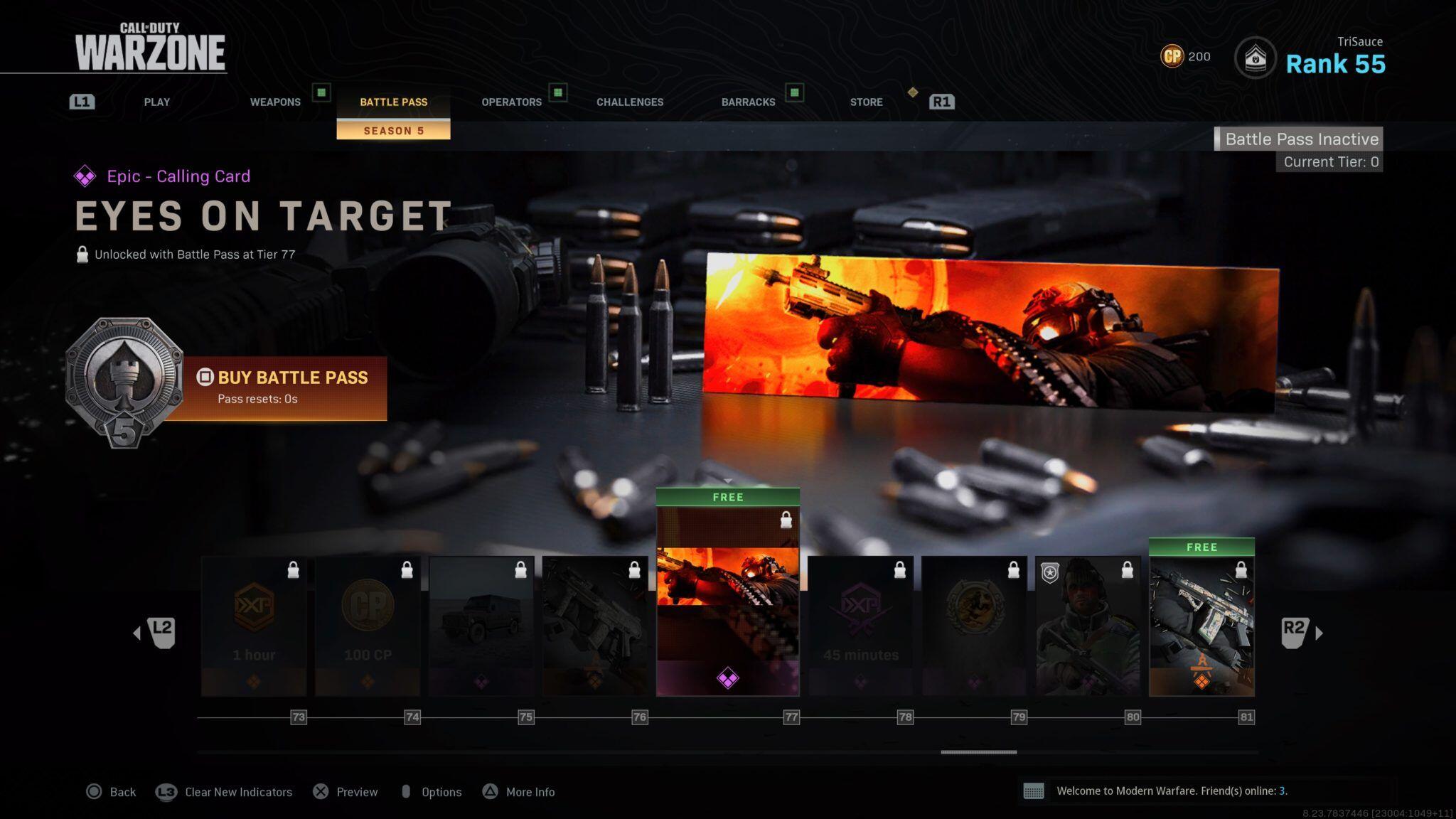Image resolution: width=1456 pixels, height=819 pixels.
Task: Open the Challenges tab
Action: (x=630, y=102)
